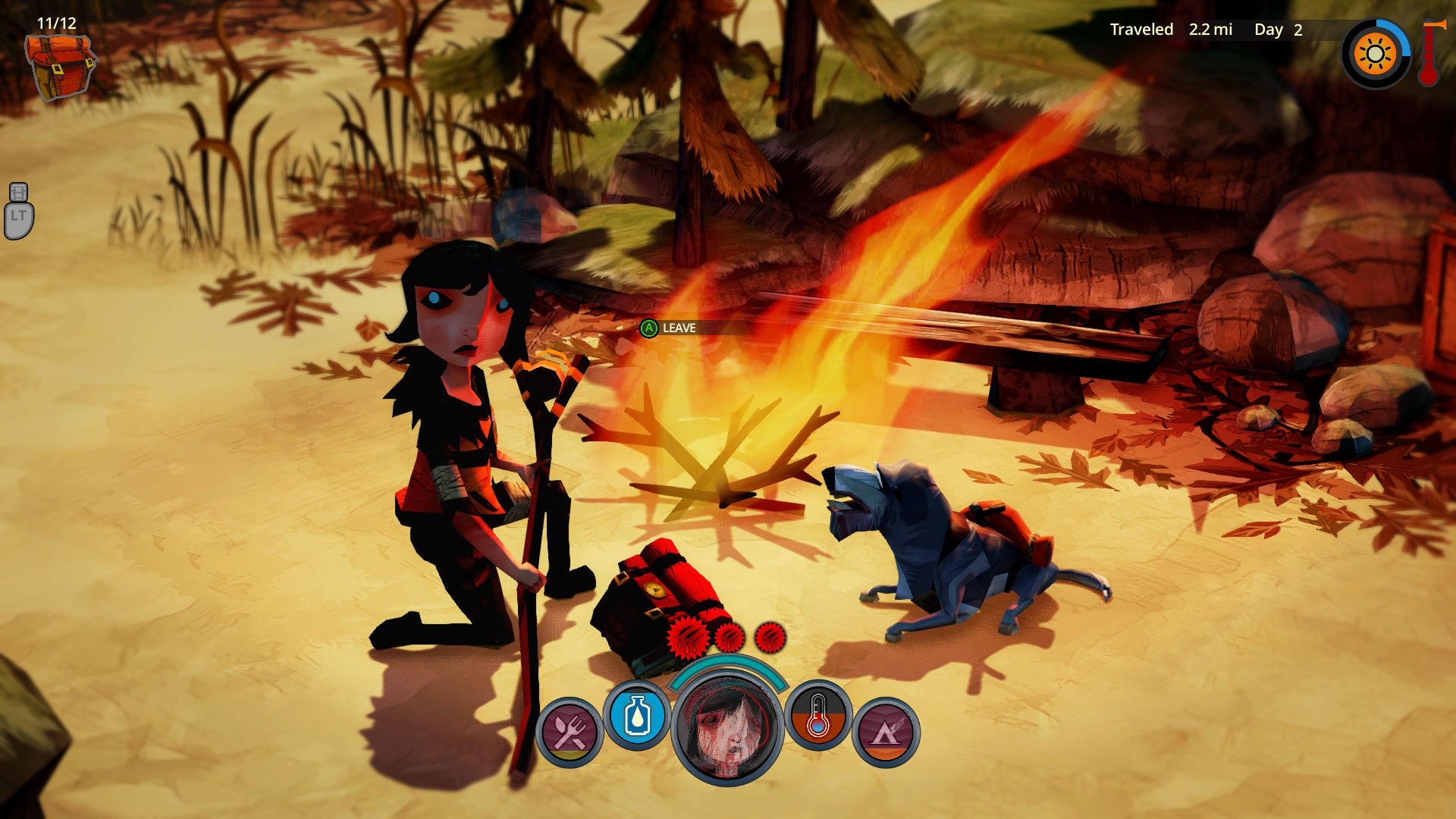Viewport: 1456px width, 819px height.
Task: Select the thirst water bottle icon
Action: 637,715
